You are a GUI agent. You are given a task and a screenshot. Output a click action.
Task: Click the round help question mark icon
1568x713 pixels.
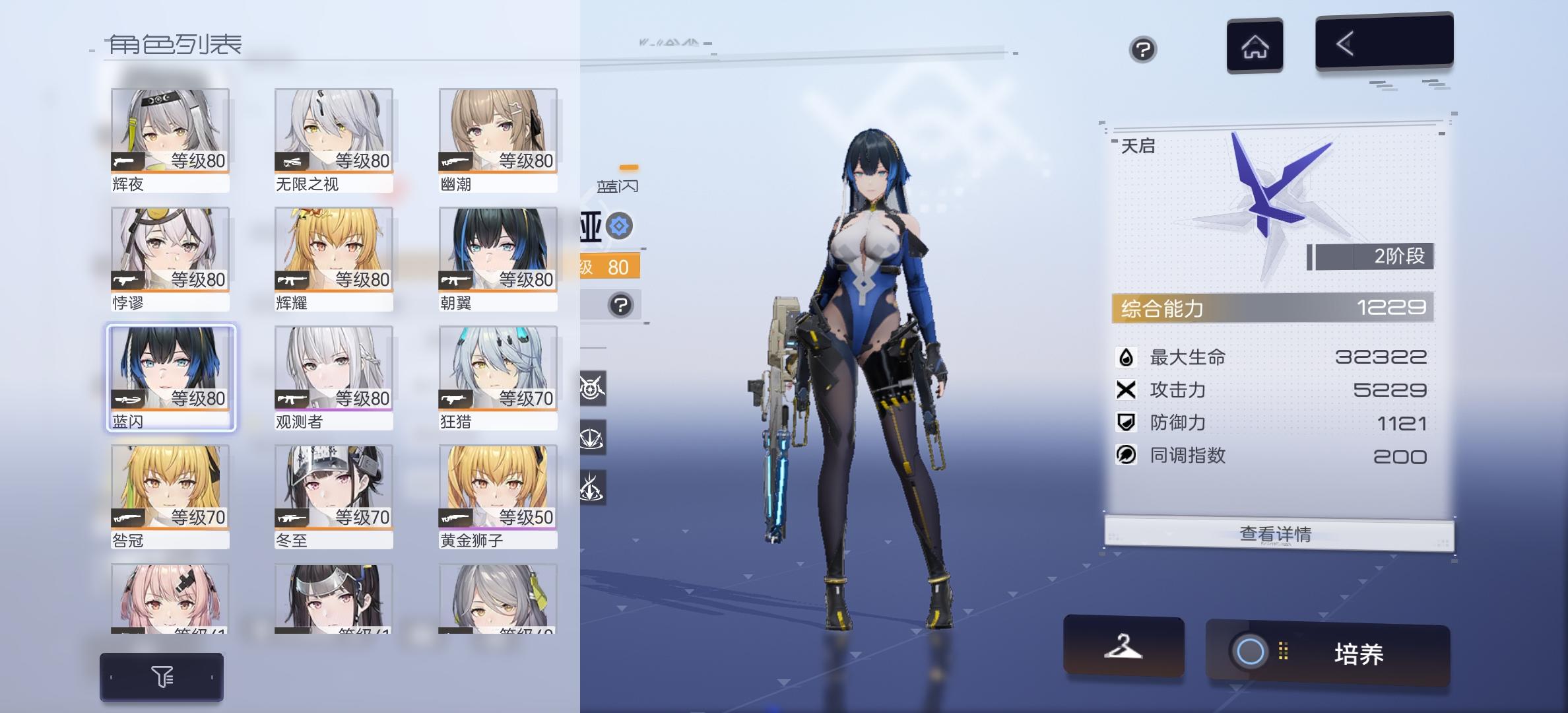(x=1144, y=50)
